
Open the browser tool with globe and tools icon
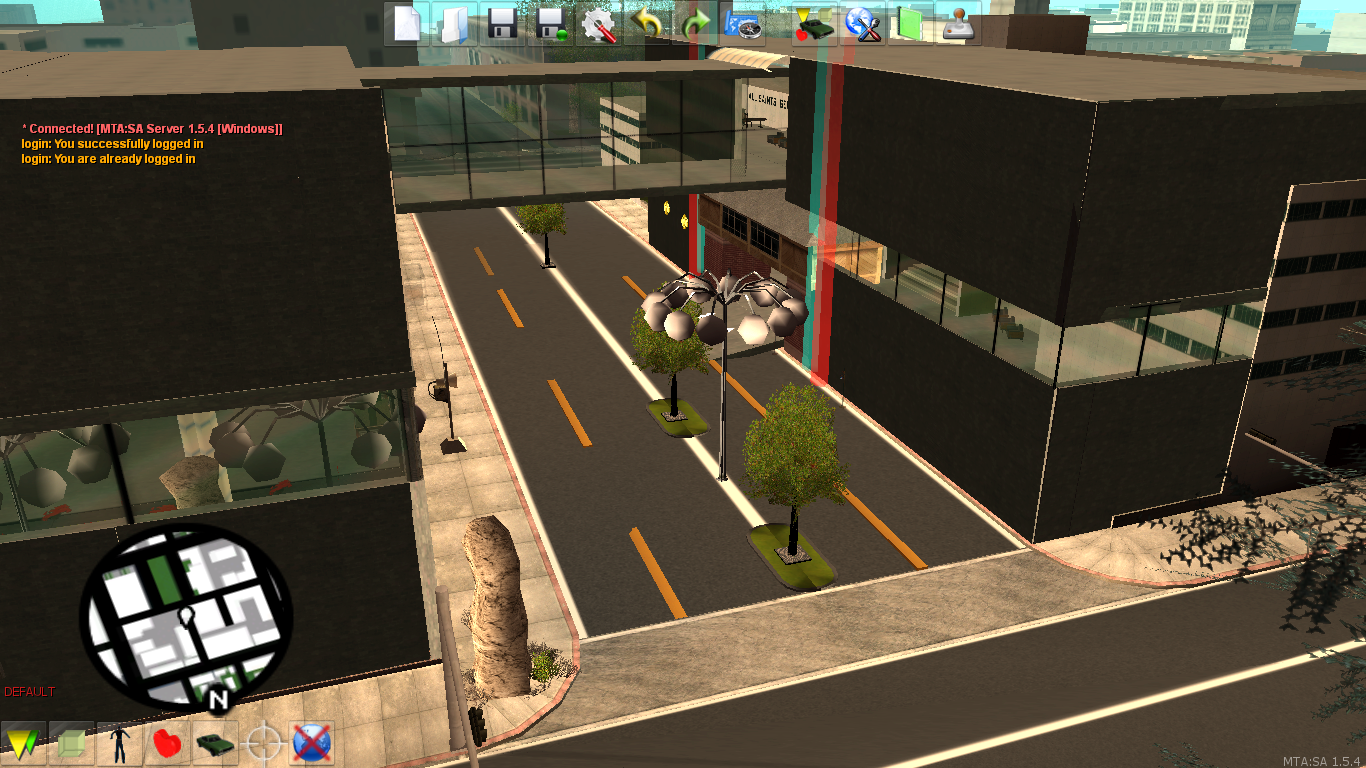[861, 25]
